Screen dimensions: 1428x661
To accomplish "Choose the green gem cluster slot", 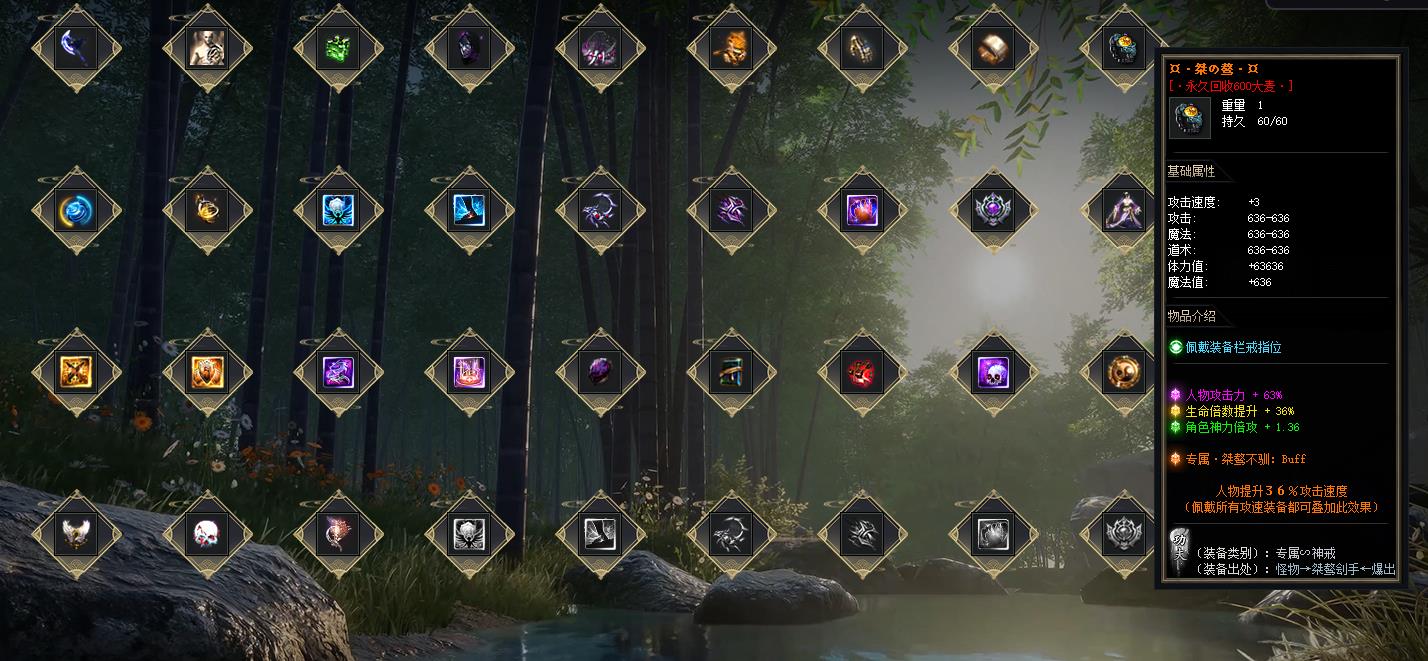I will pyautogui.click(x=338, y=47).
